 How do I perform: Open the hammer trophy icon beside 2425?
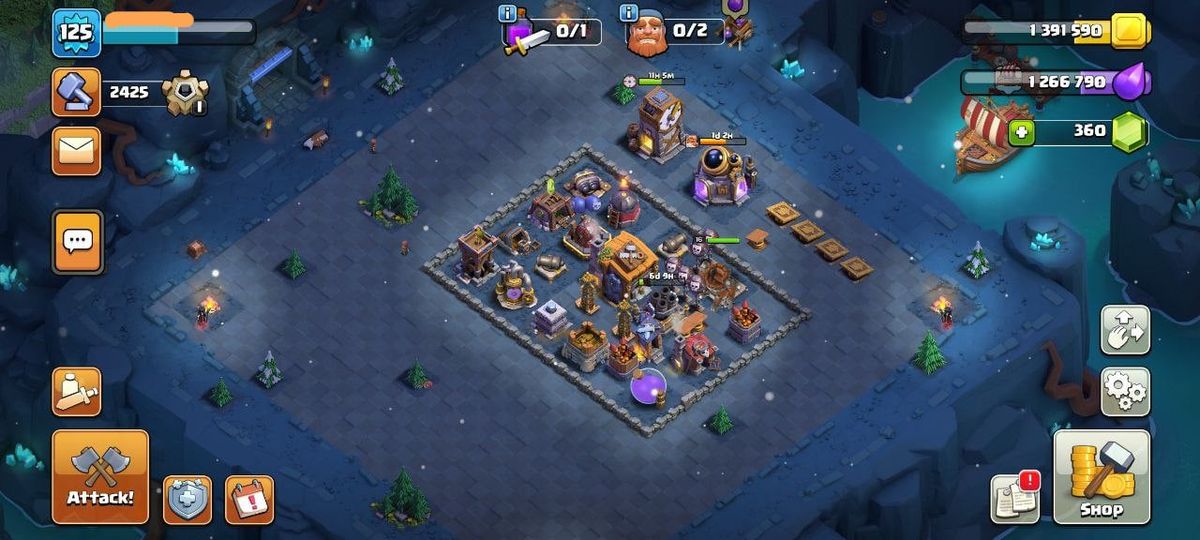[x=76, y=92]
